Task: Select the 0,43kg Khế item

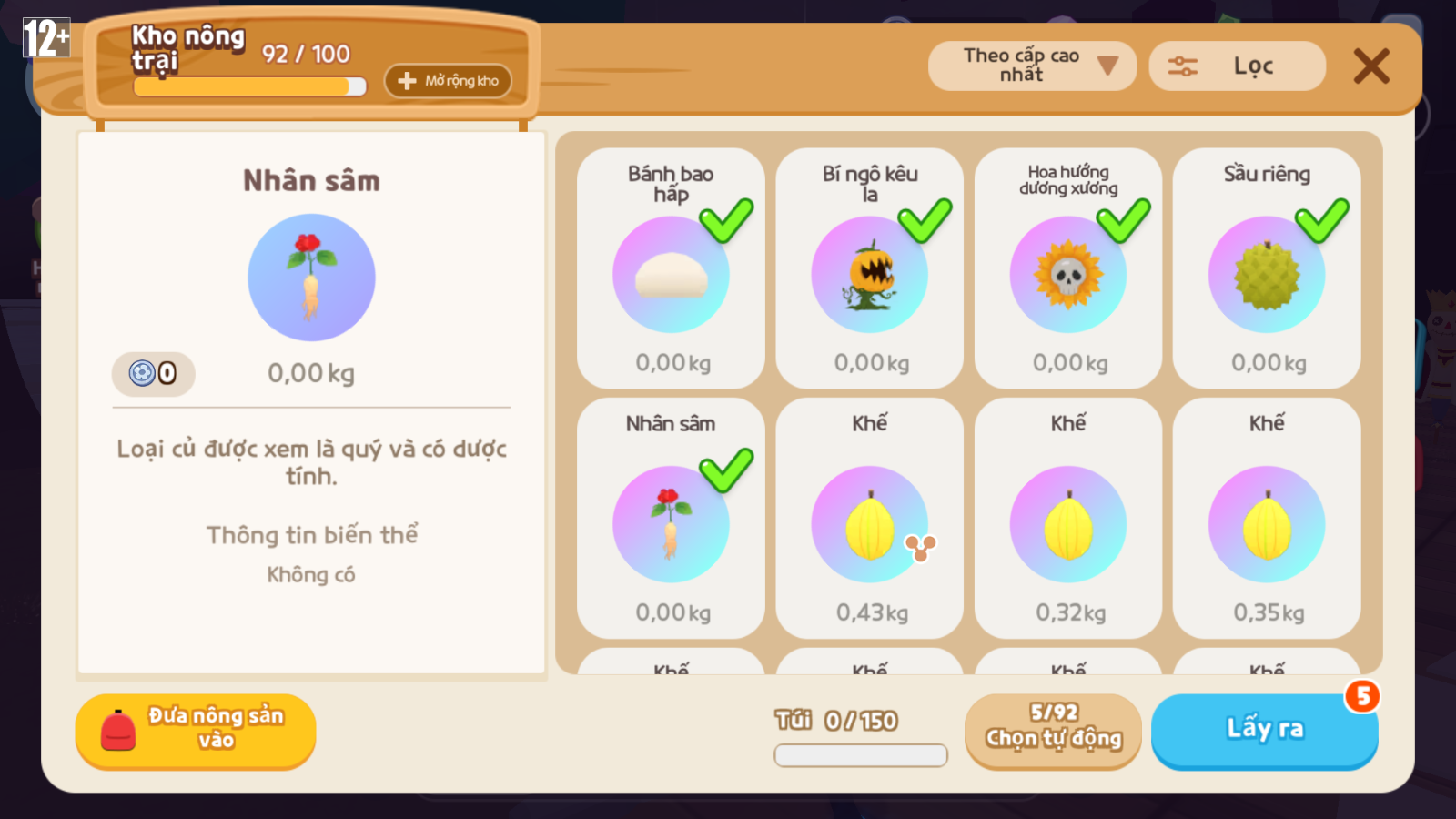Action: 869,519
